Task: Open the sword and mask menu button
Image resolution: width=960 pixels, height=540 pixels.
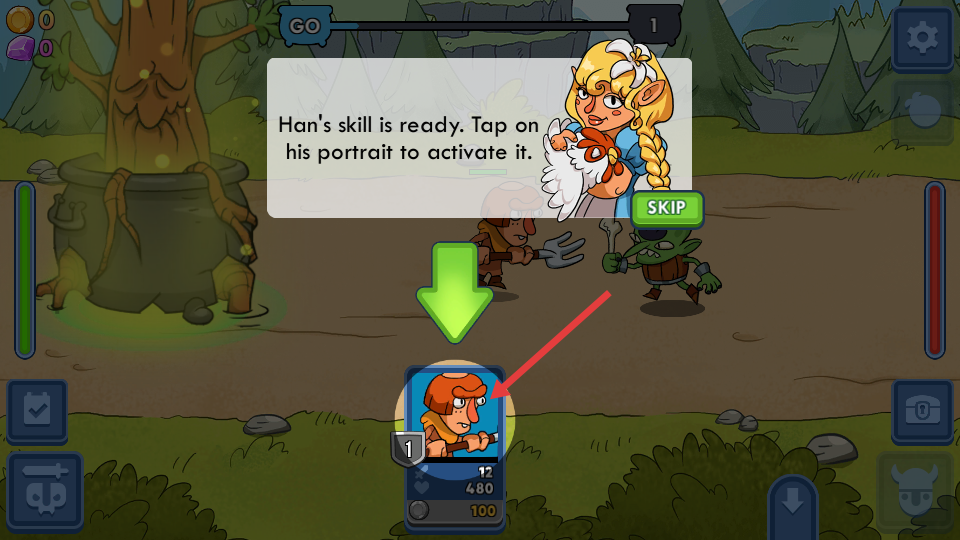Action: [45, 492]
